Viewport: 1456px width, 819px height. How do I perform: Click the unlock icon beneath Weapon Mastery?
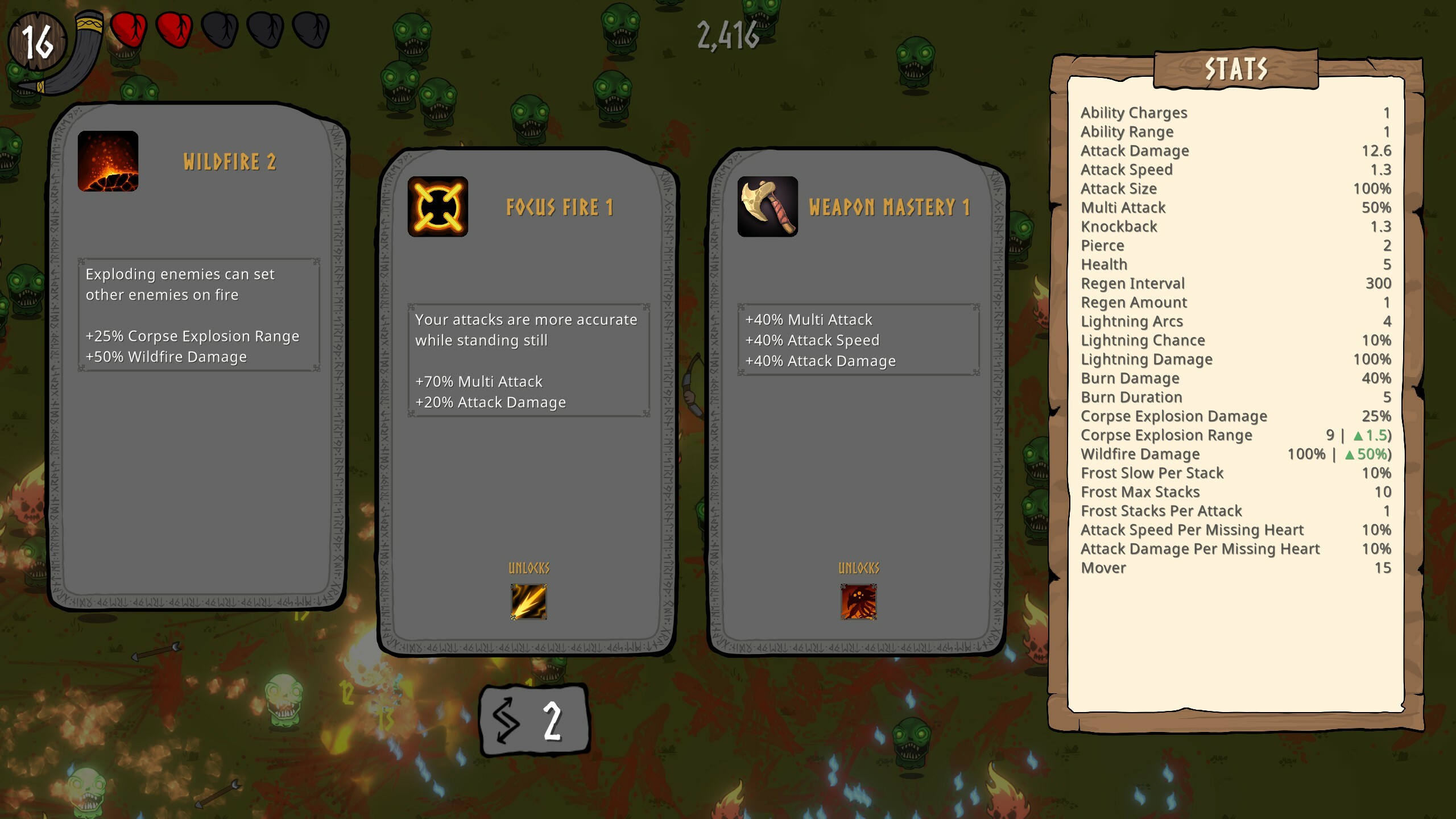coord(859,602)
